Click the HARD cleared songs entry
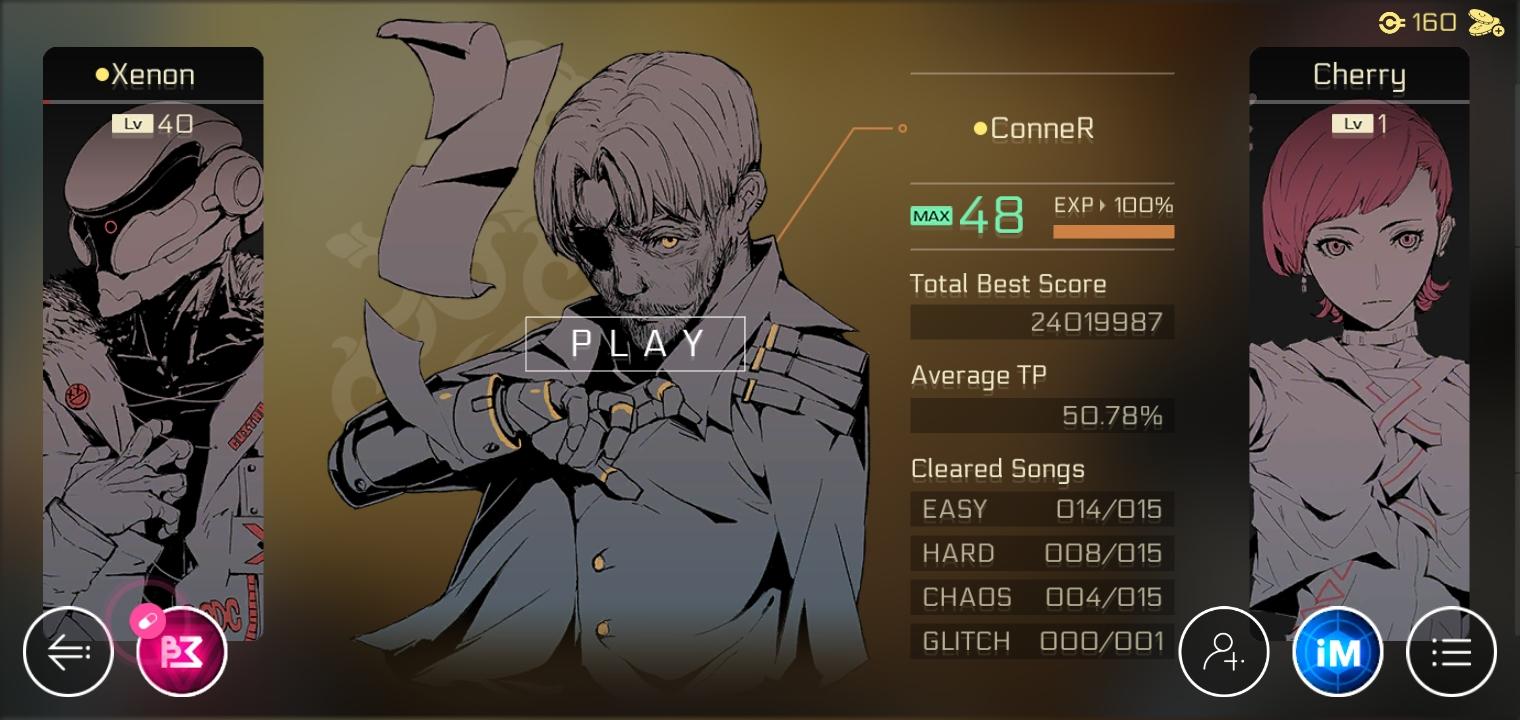The image size is (1520, 720). [1042, 553]
